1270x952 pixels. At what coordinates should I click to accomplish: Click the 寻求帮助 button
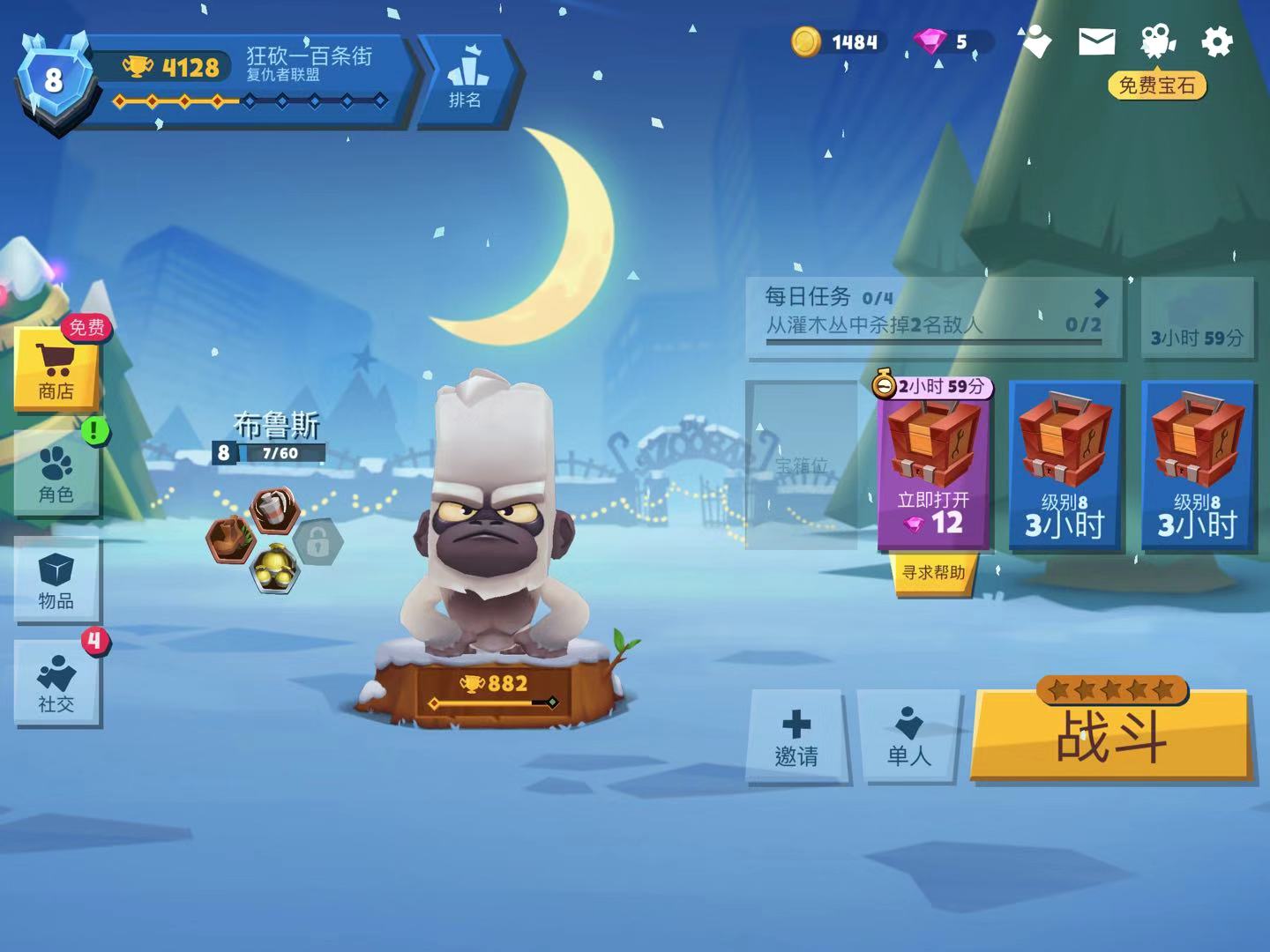pyautogui.click(x=933, y=573)
